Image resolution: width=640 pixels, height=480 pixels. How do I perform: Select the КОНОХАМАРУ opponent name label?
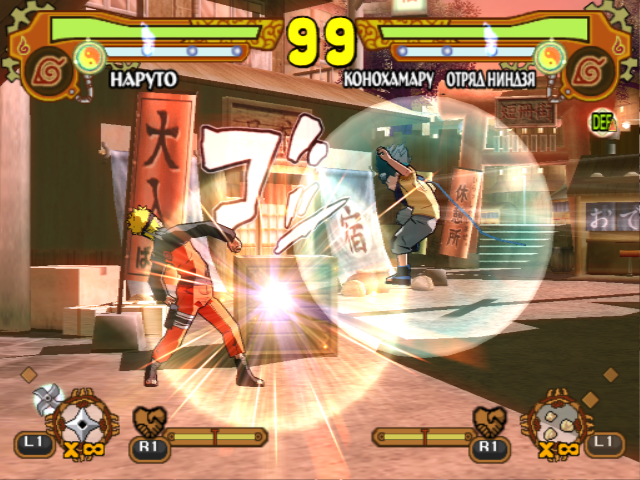click(386, 77)
